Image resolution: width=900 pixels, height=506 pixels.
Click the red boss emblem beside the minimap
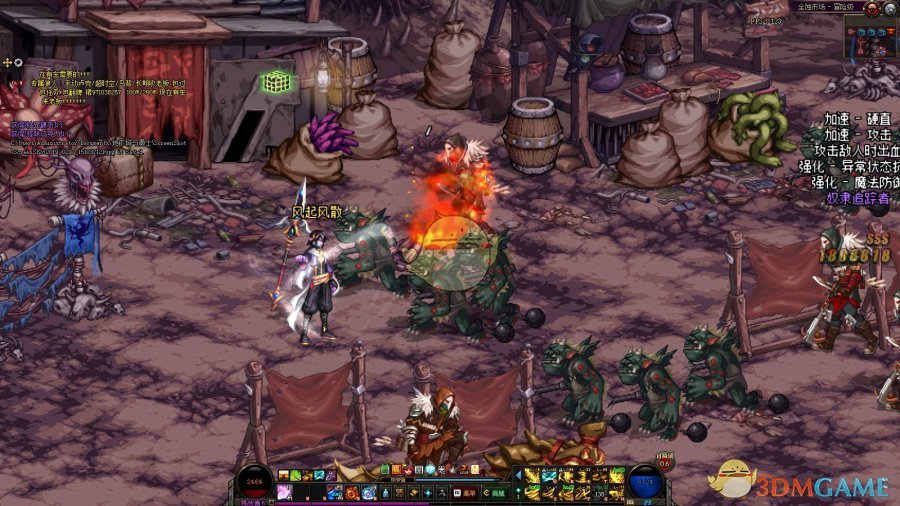point(872,9)
